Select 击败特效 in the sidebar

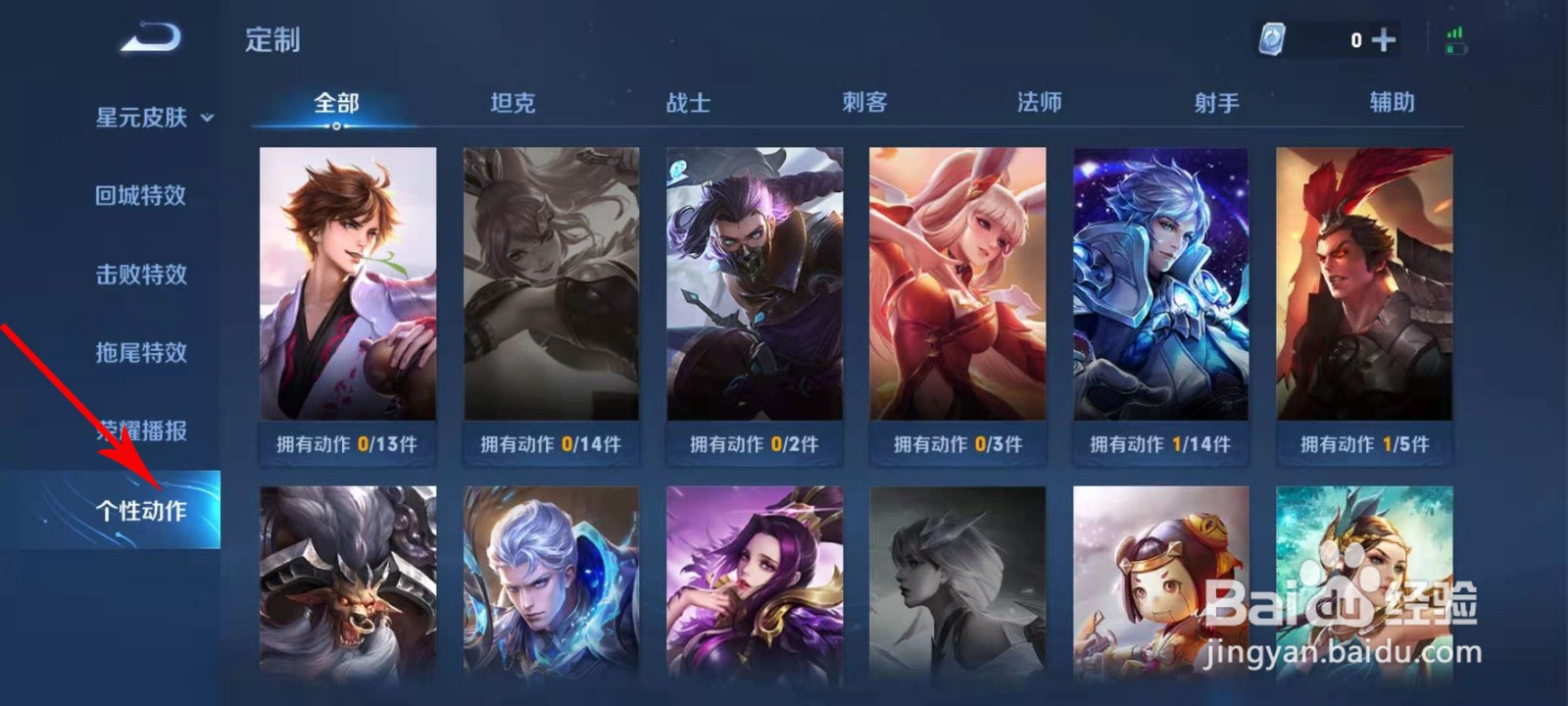pos(140,274)
